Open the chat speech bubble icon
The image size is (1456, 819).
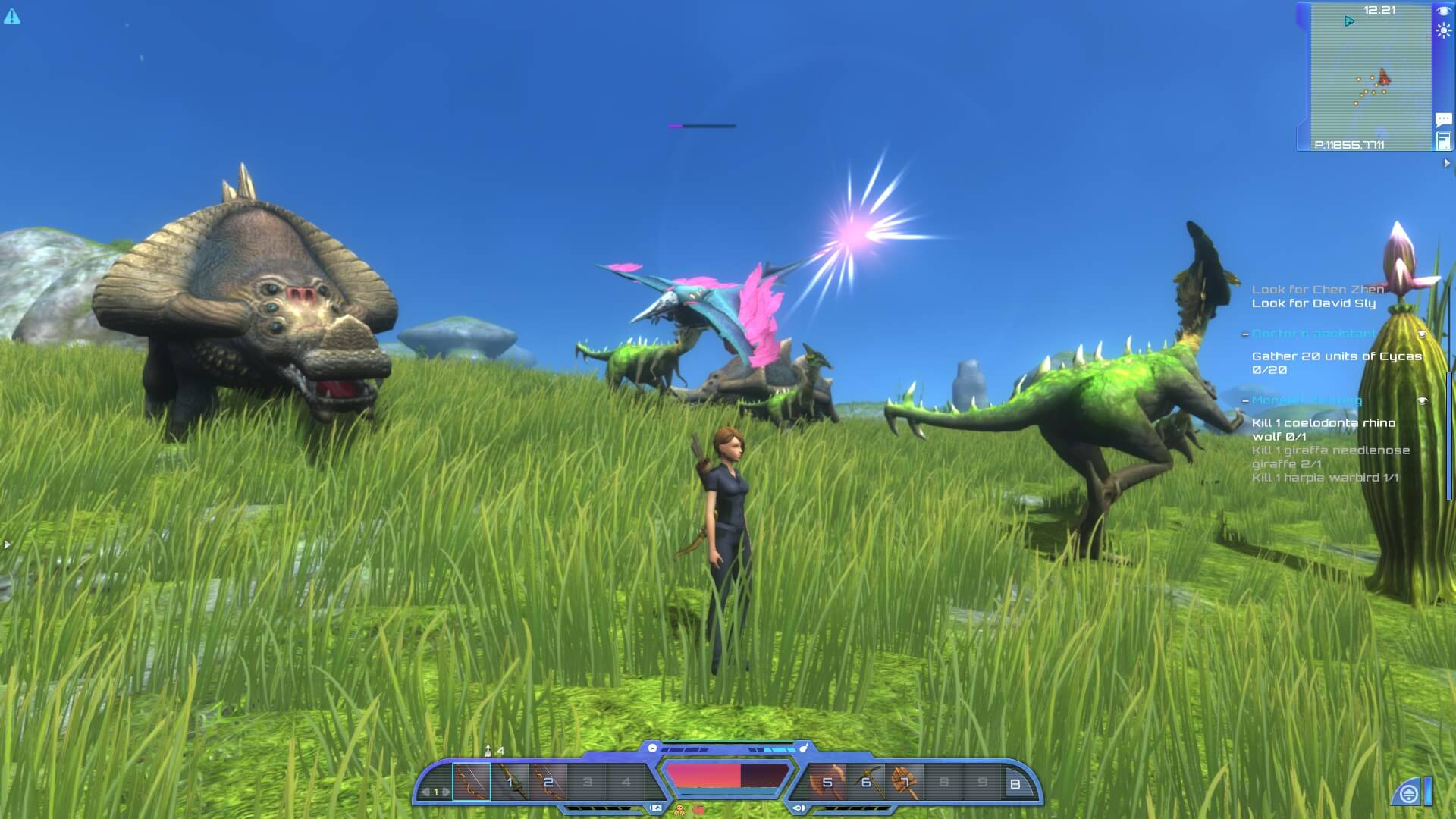(x=1443, y=119)
